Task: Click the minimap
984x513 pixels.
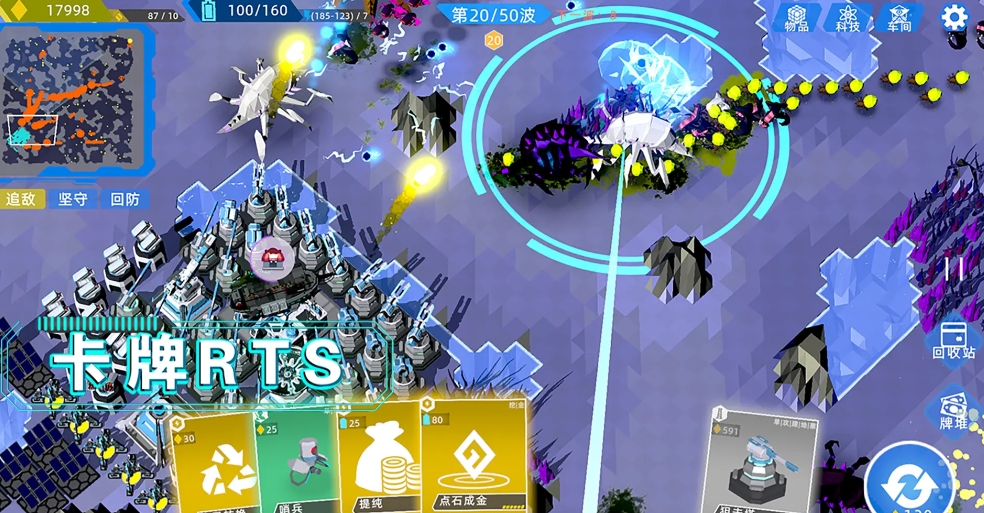Action: [x=74, y=99]
